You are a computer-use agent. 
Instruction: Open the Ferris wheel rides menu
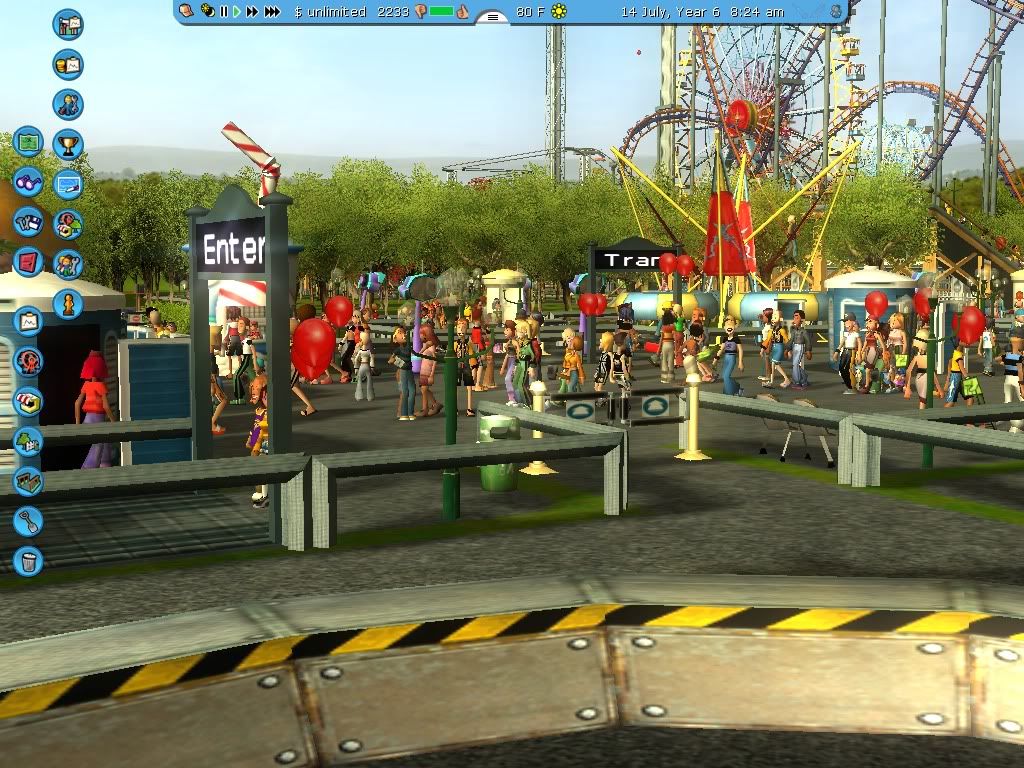(x=28, y=361)
